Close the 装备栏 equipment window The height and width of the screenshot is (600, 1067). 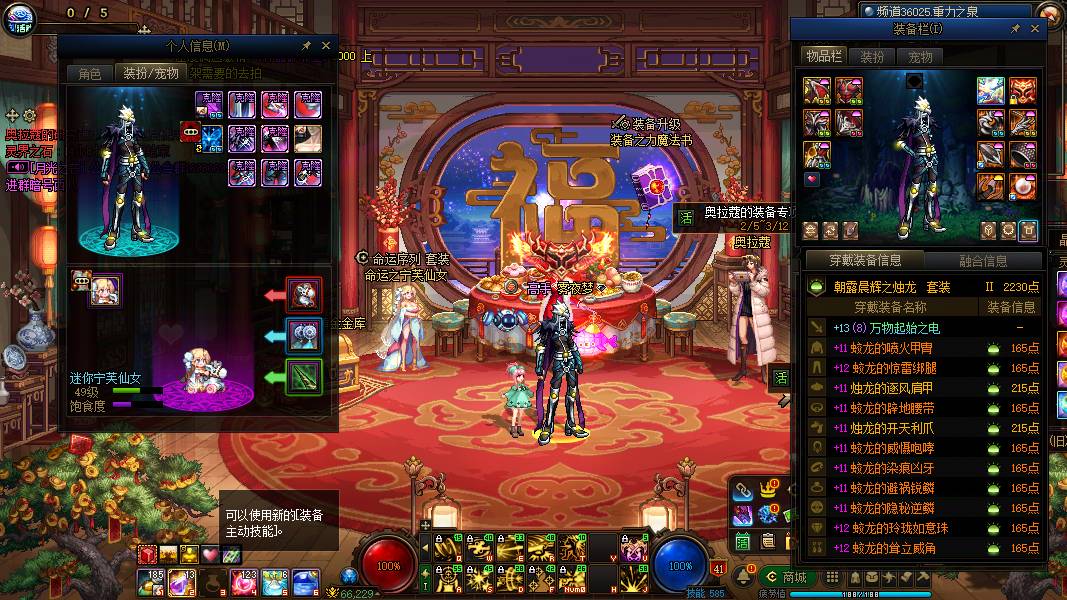point(1035,29)
